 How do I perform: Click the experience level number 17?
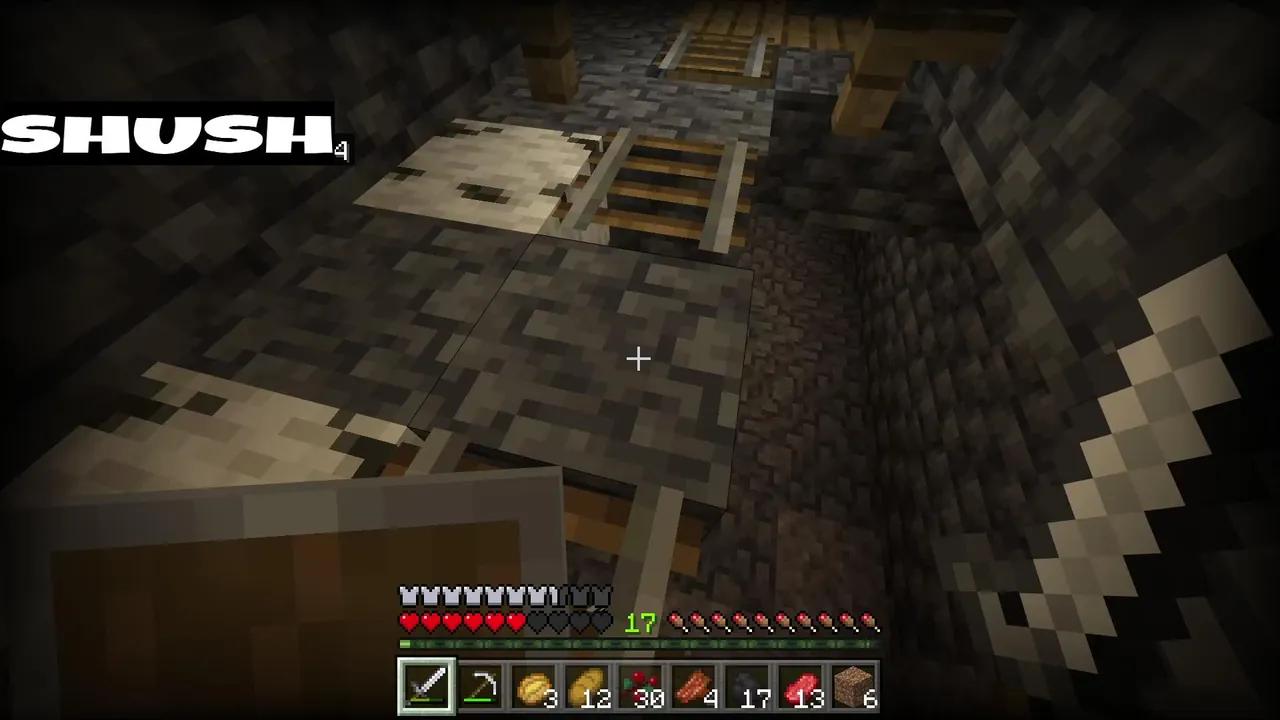[640, 624]
